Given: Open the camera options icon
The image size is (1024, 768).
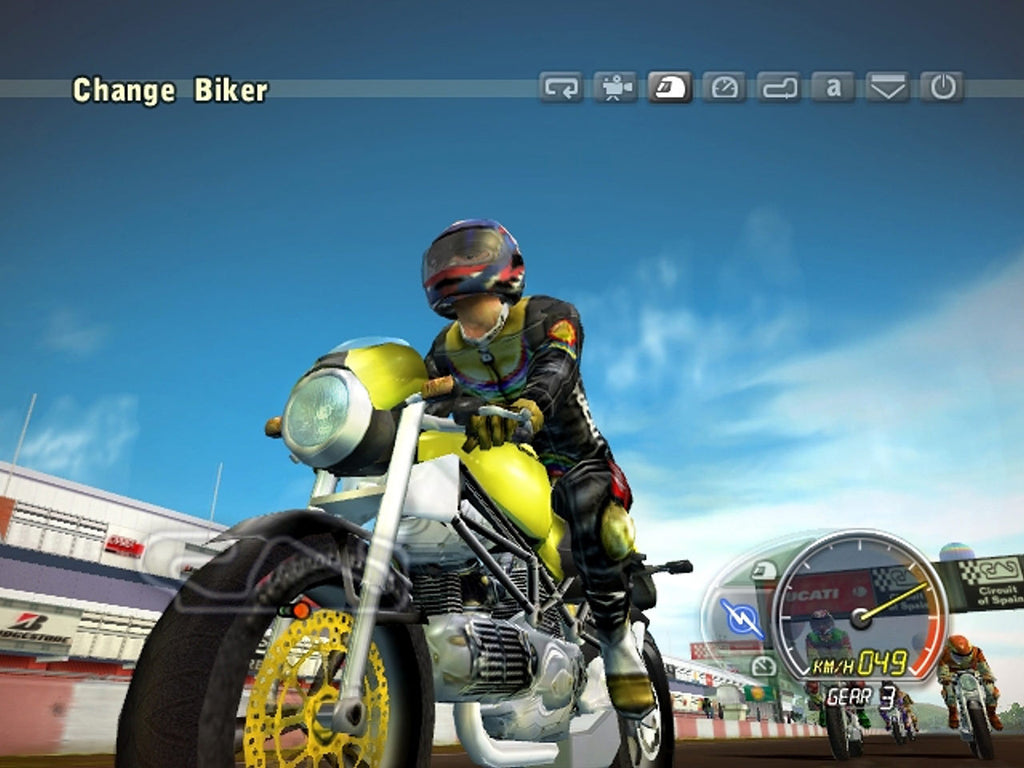Looking at the screenshot, I should tap(615, 88).
